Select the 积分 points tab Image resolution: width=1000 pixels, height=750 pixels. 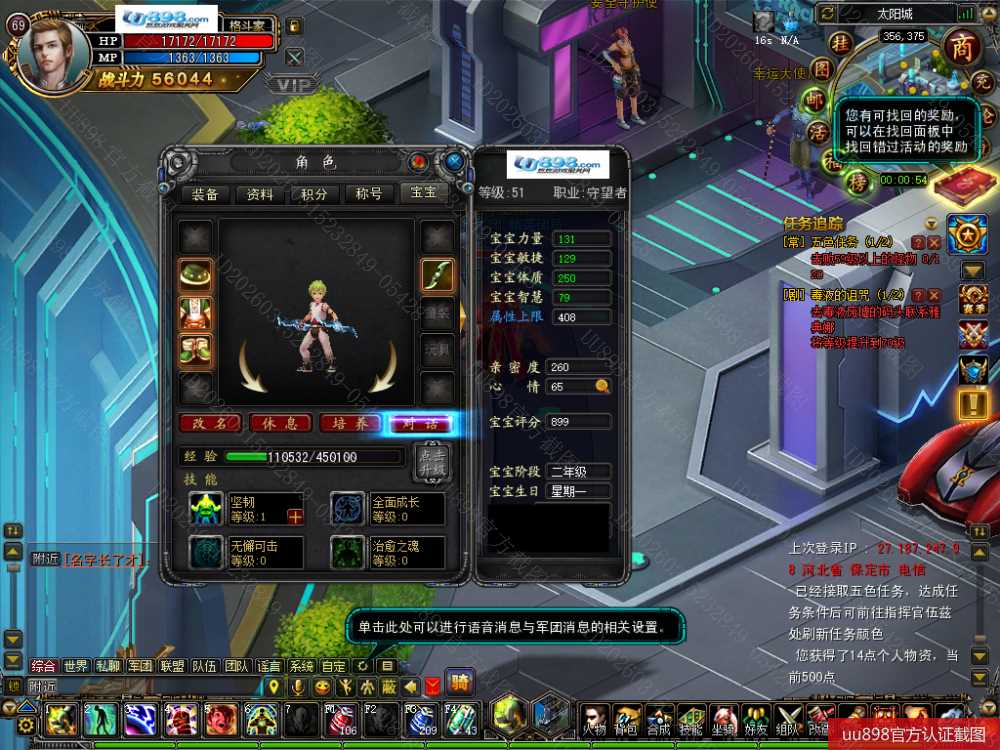pos(314,194)
